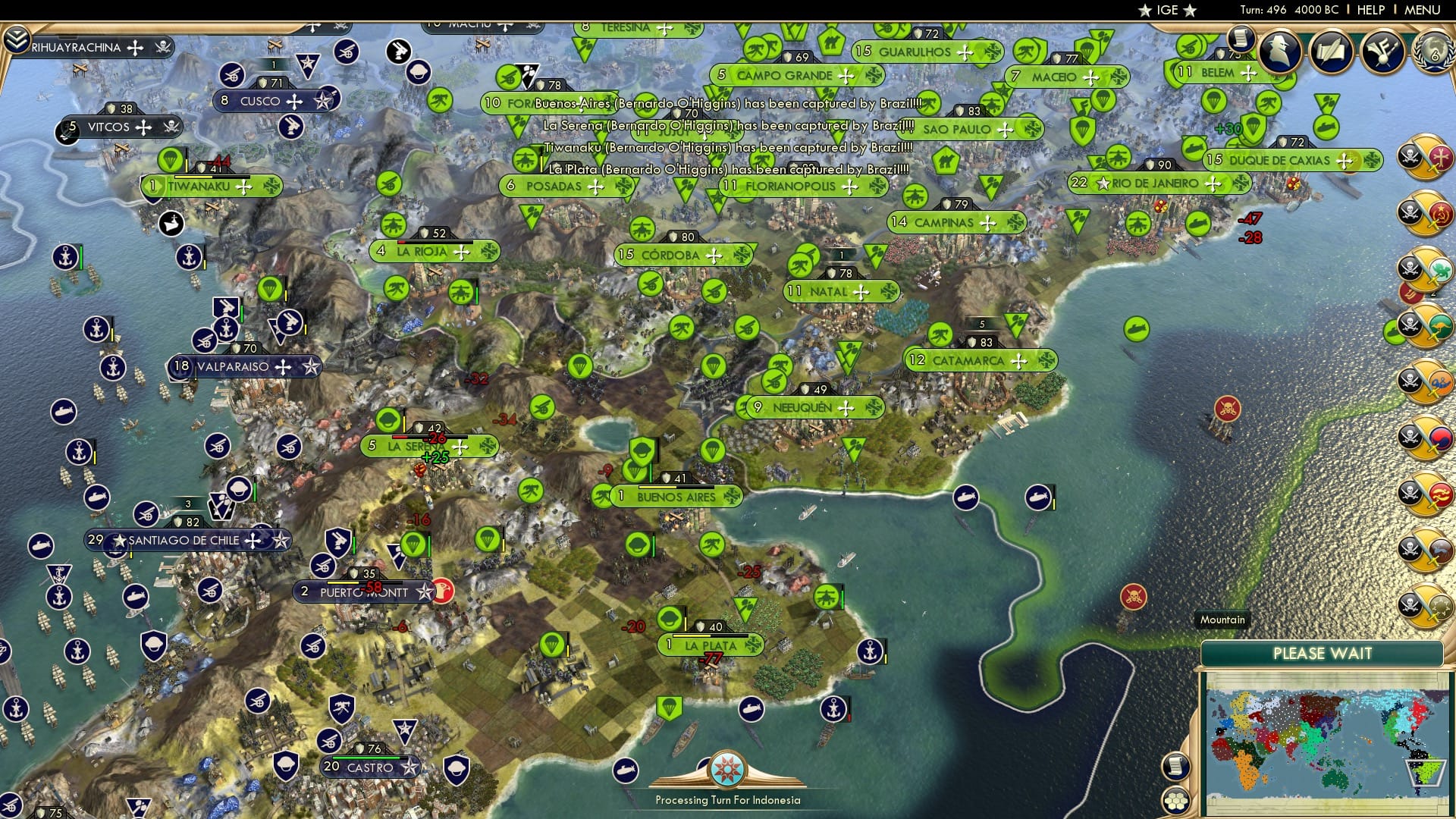Open the World Congress globe icon showing 6
The width and height of the screenshot is (1456, 819).
1435,54
